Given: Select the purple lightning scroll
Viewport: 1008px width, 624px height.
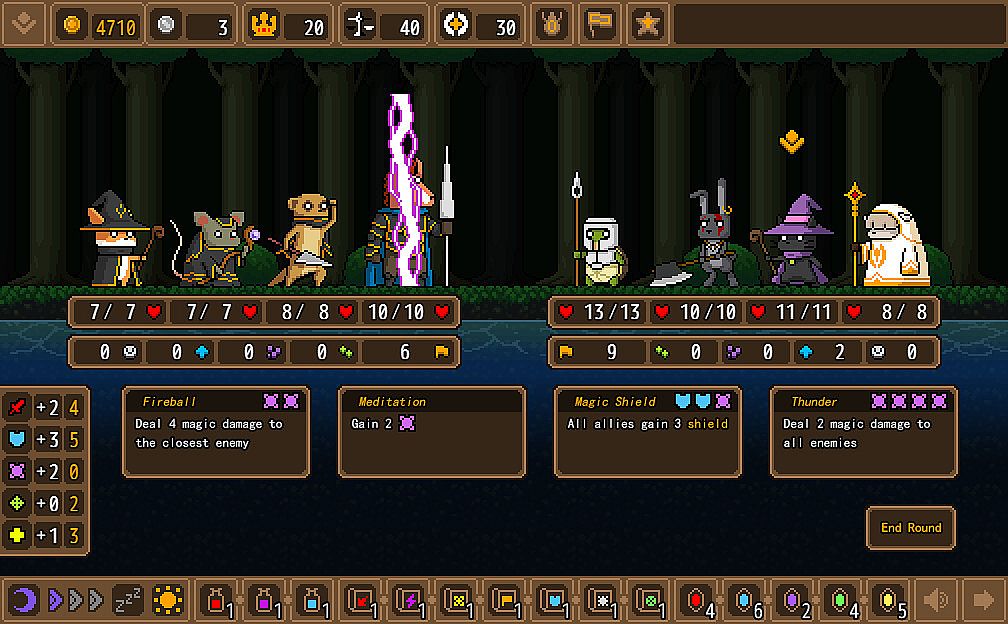Looking at the screenshot, I should (408, 600).
